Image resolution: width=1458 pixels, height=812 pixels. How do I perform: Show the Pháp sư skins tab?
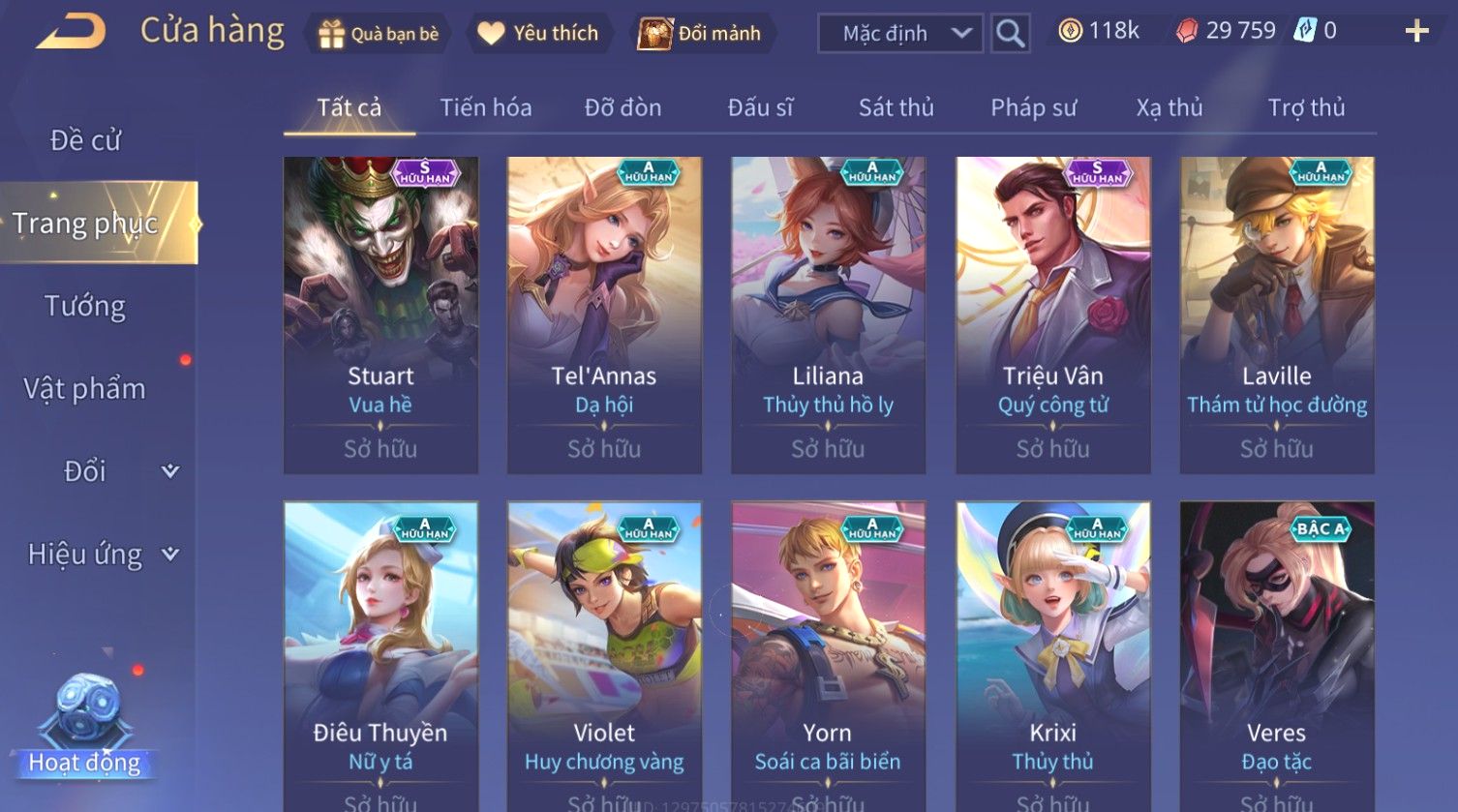click(x=1033, y=107)
